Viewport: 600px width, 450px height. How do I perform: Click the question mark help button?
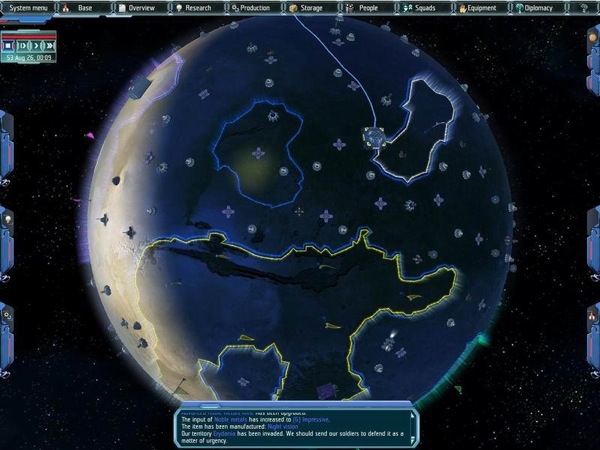pyautogui.click(x=583, y=7)
